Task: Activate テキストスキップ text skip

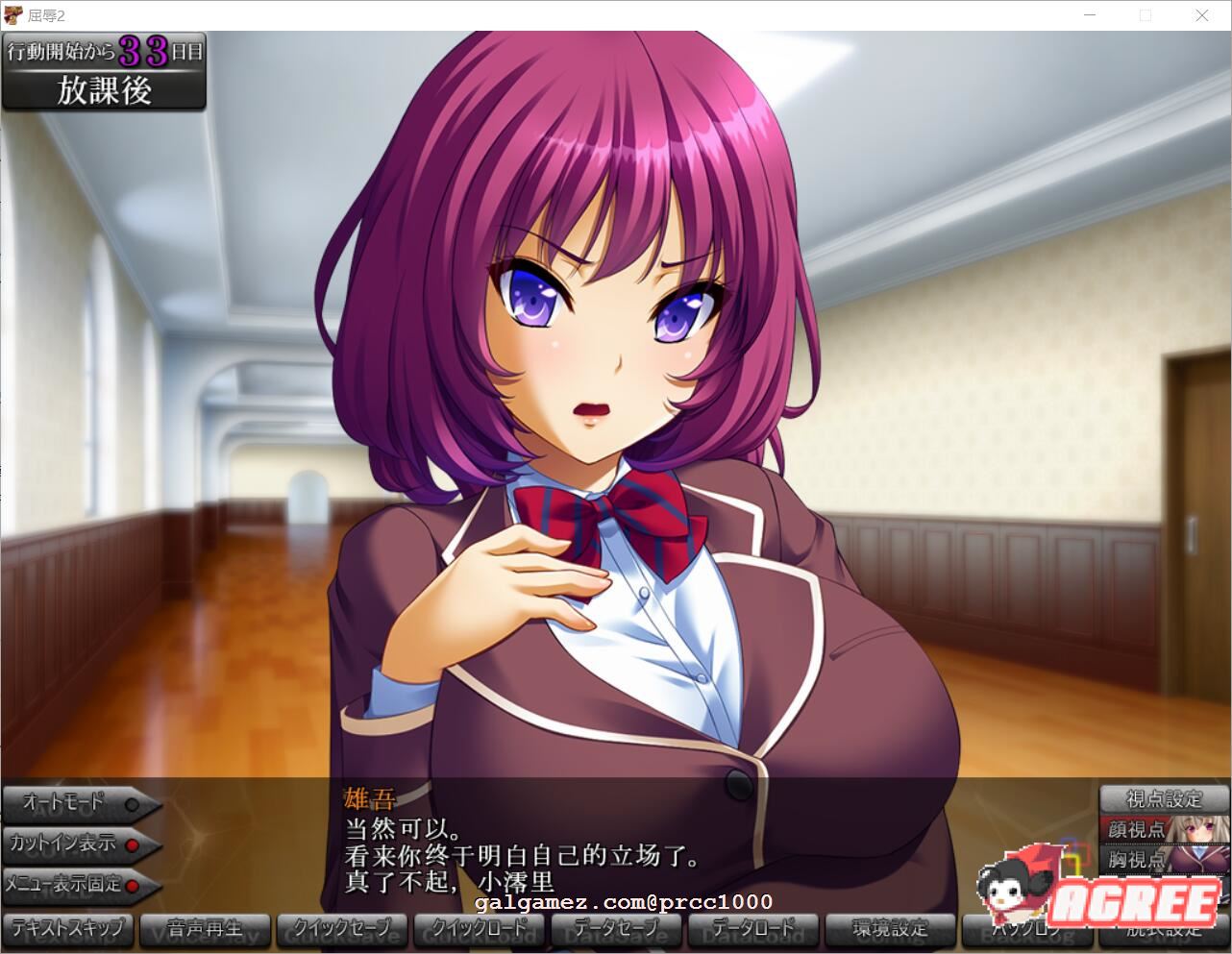Action: tap(68, 929)
